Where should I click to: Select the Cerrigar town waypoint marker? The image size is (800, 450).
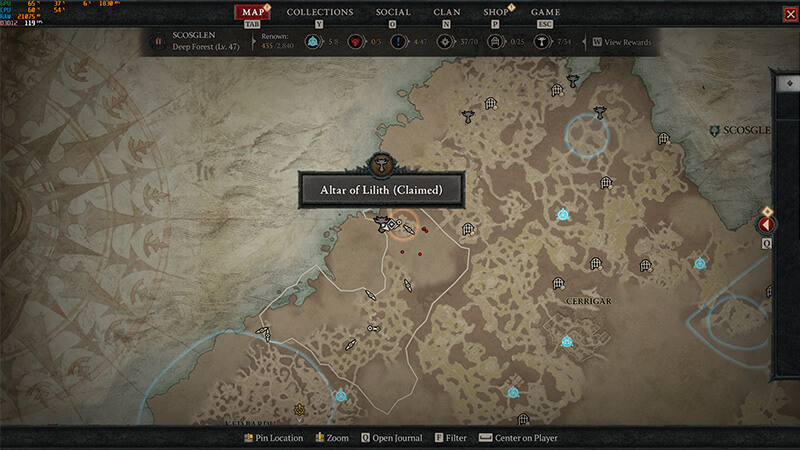[x=567, y=341]
